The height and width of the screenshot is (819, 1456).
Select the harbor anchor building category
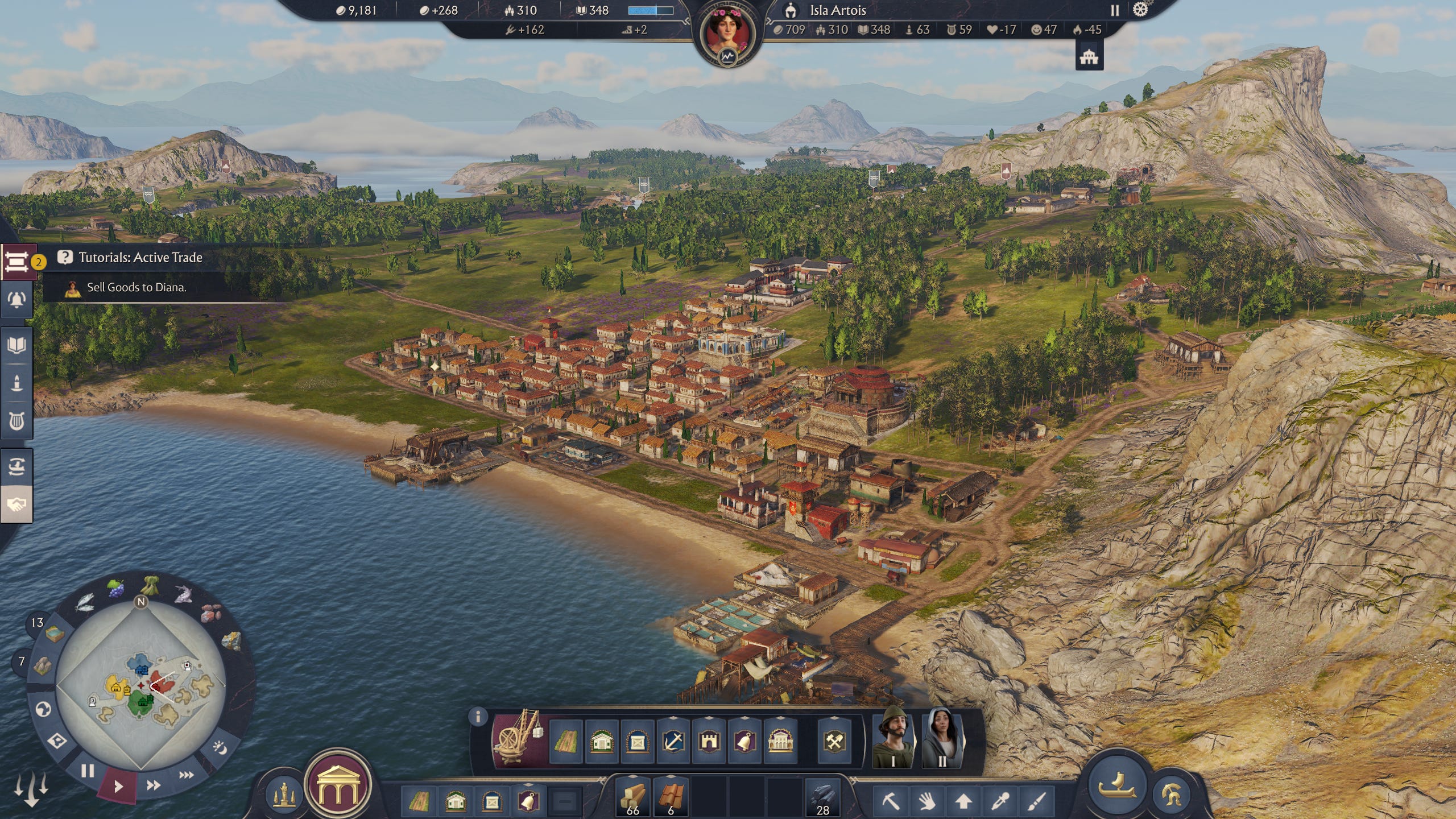pyautogui.click(x=673, y=741)
